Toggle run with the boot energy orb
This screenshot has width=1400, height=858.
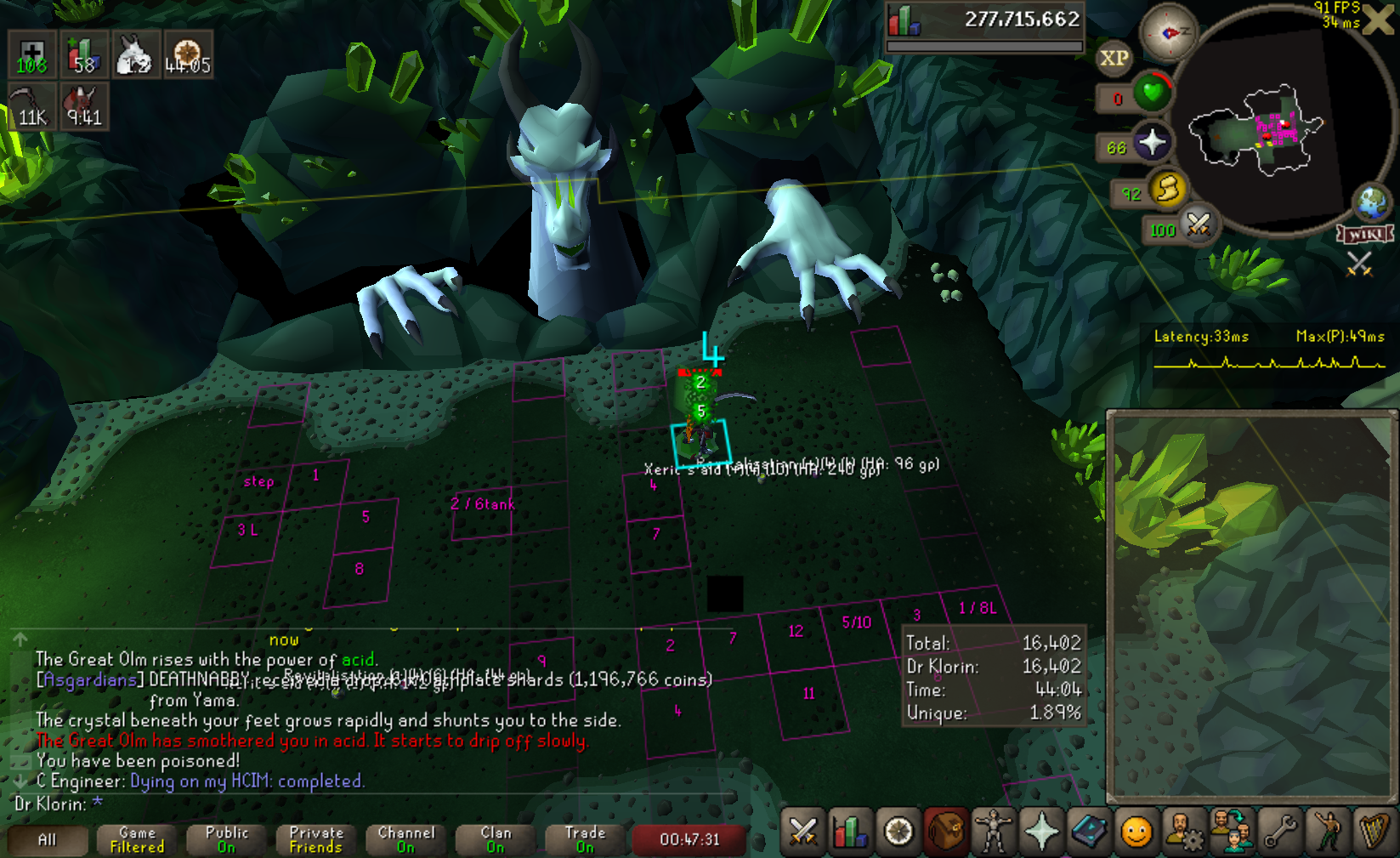click(x=1168, y=188)
